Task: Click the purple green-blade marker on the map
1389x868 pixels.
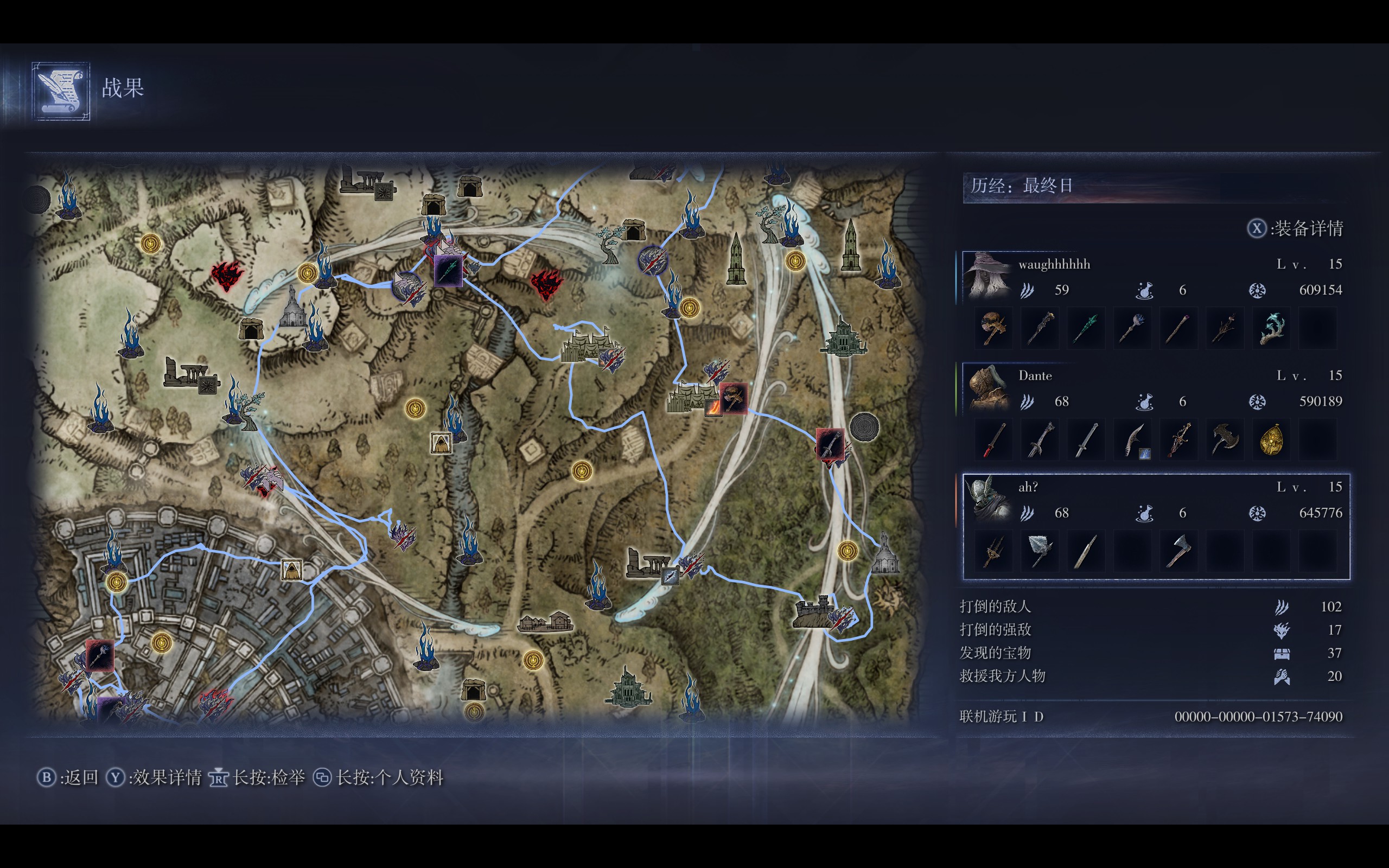Action: pos(448,270)
